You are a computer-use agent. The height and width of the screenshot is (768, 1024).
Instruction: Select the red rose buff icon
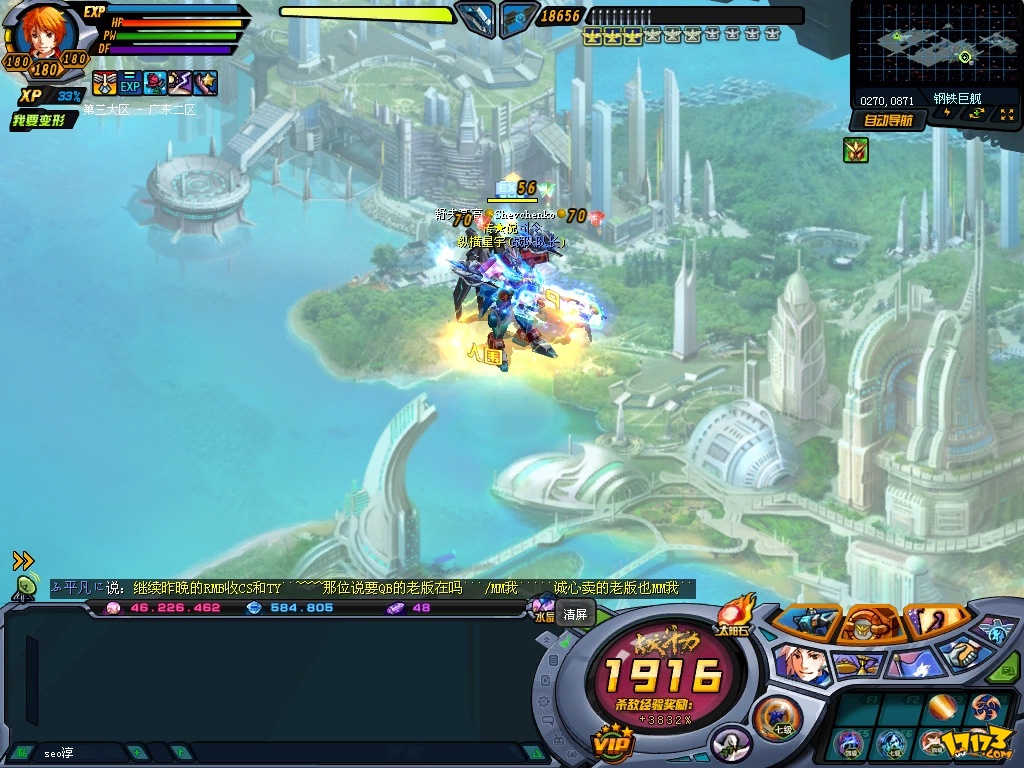click(155, 83)
